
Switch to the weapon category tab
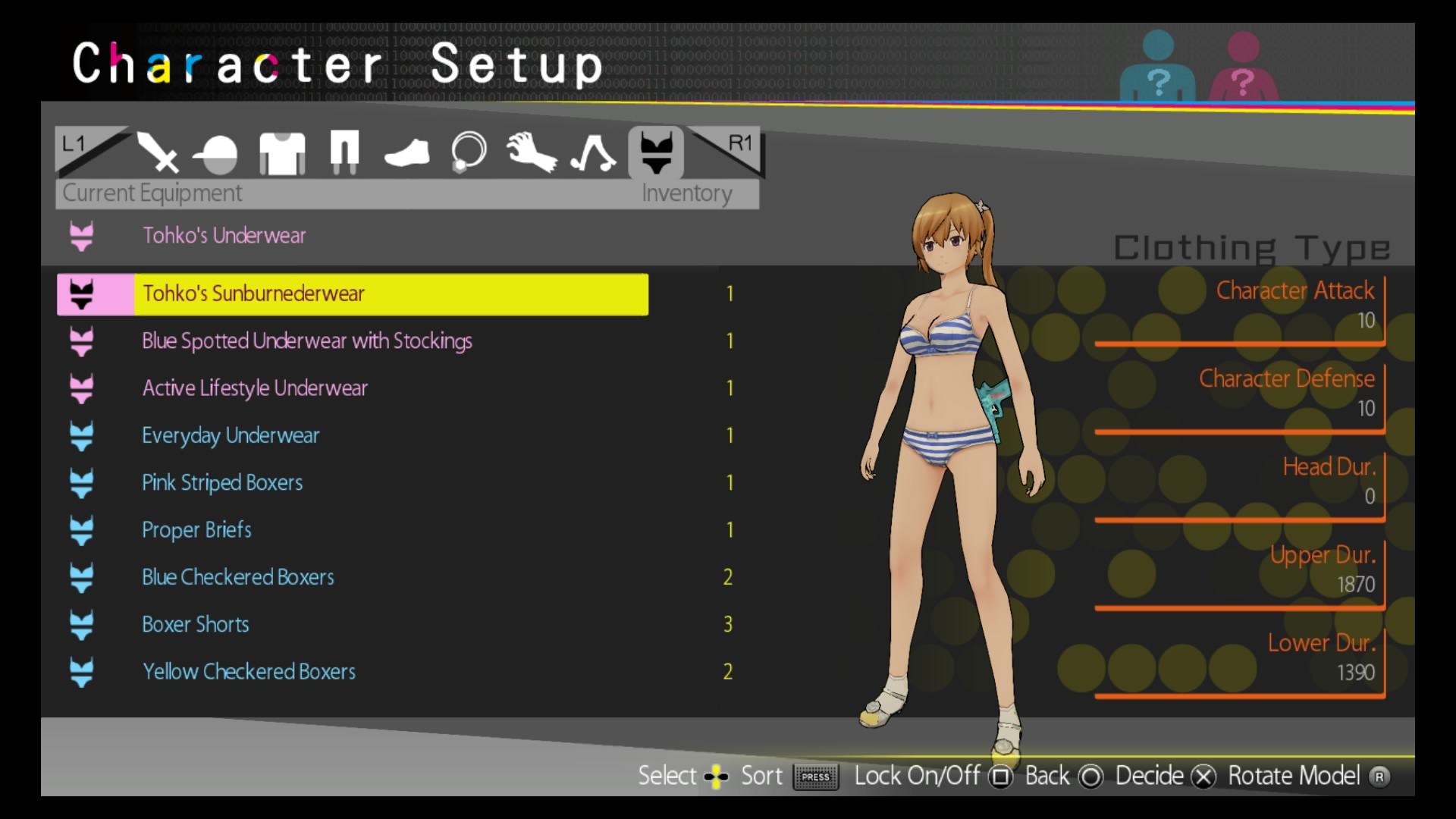point(157,152)
